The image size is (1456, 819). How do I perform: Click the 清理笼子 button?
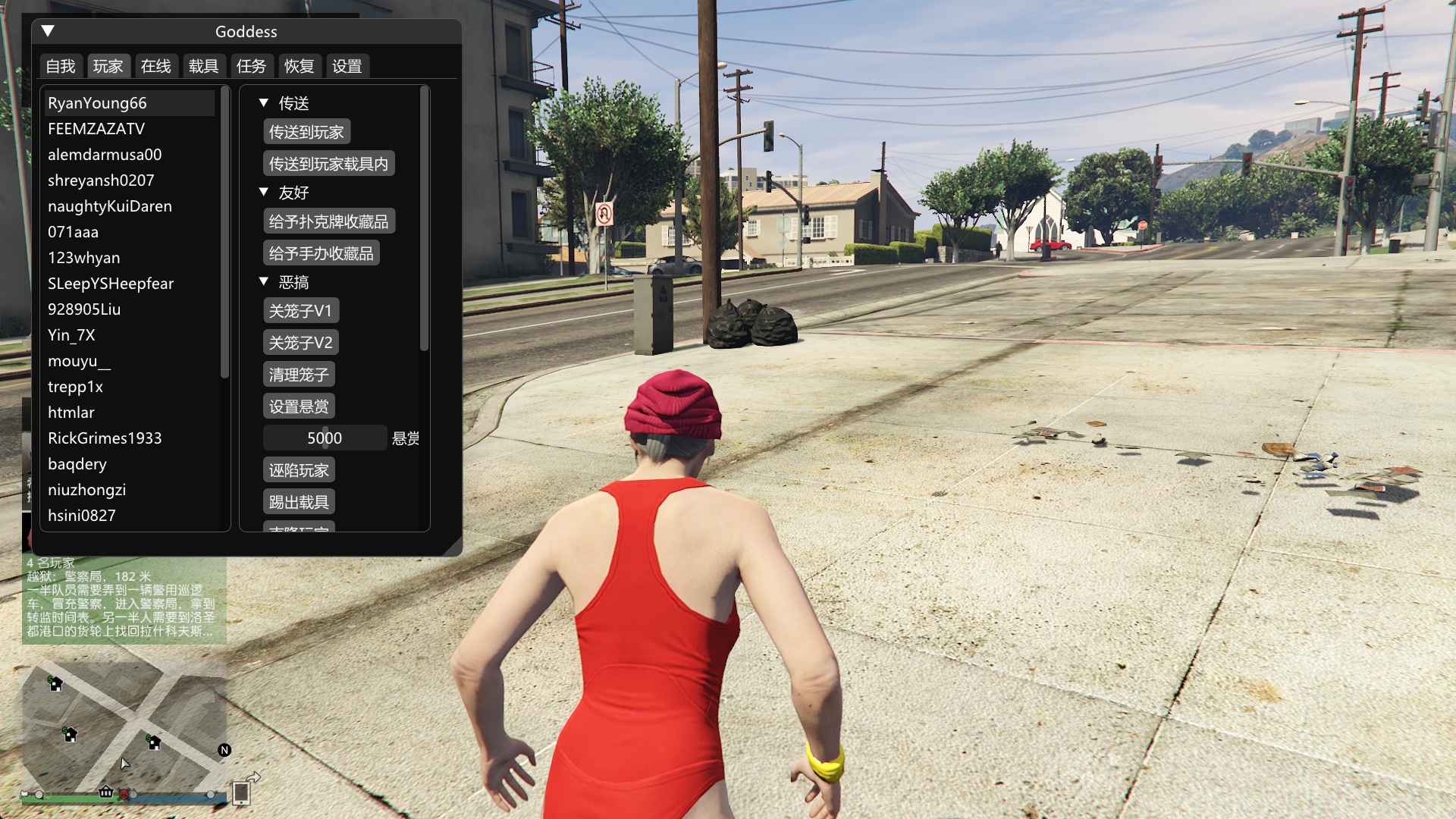click(299, 375)
